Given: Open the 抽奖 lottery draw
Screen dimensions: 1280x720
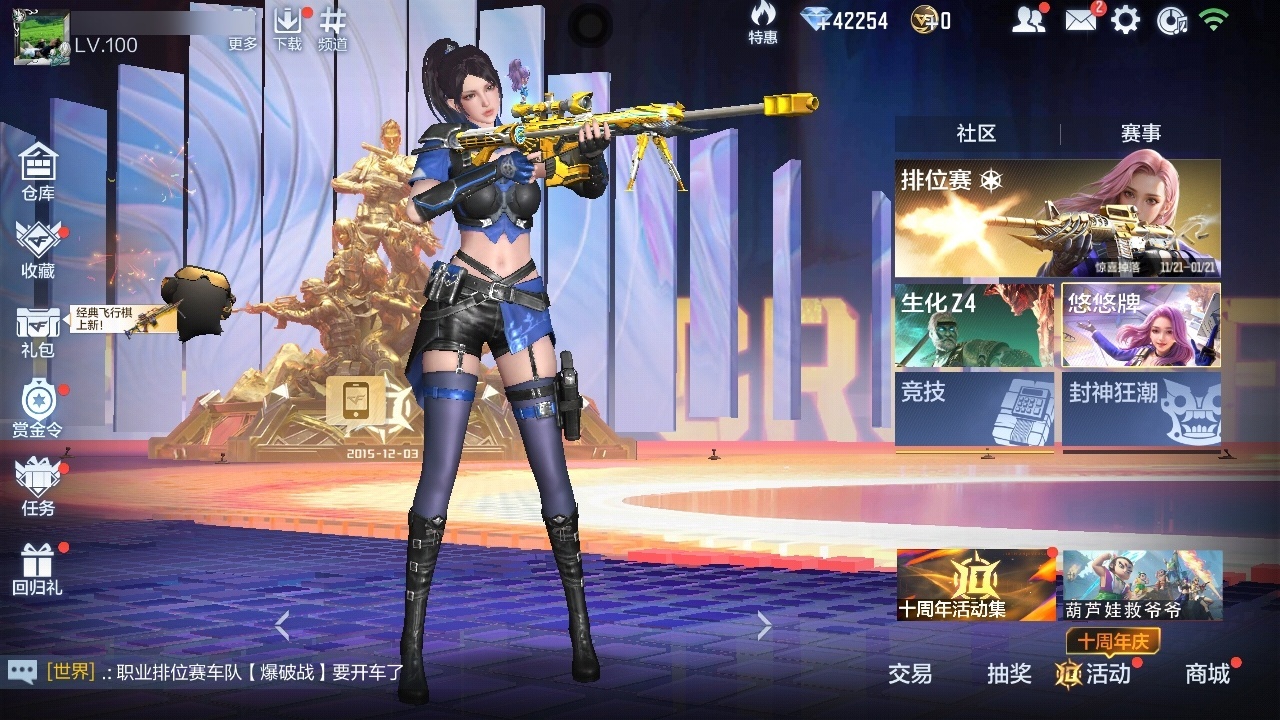Looking at the screenshot, I should [1009, 674].
